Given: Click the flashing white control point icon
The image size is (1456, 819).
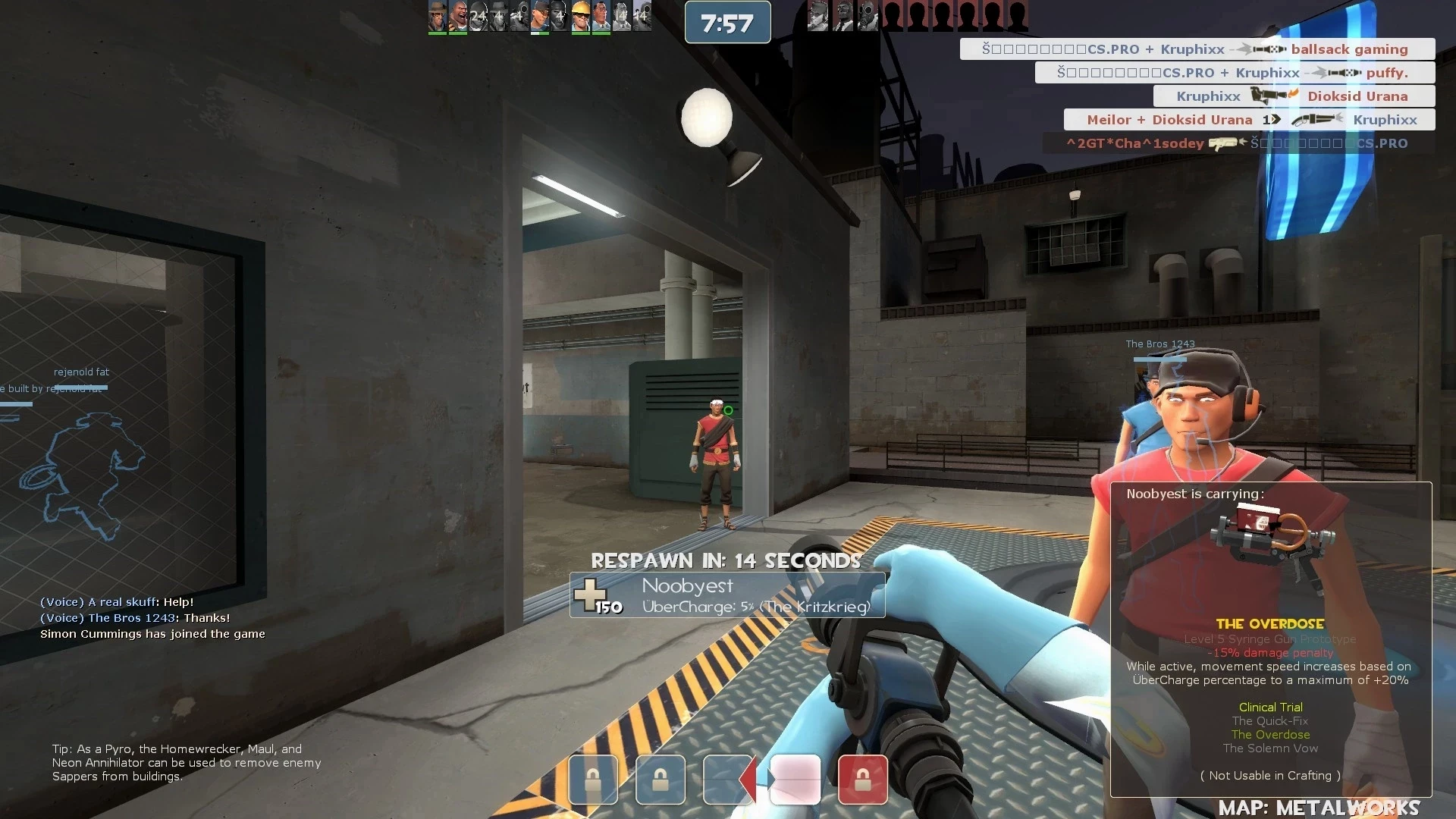Looking at the screenshot, I should 795,779.
